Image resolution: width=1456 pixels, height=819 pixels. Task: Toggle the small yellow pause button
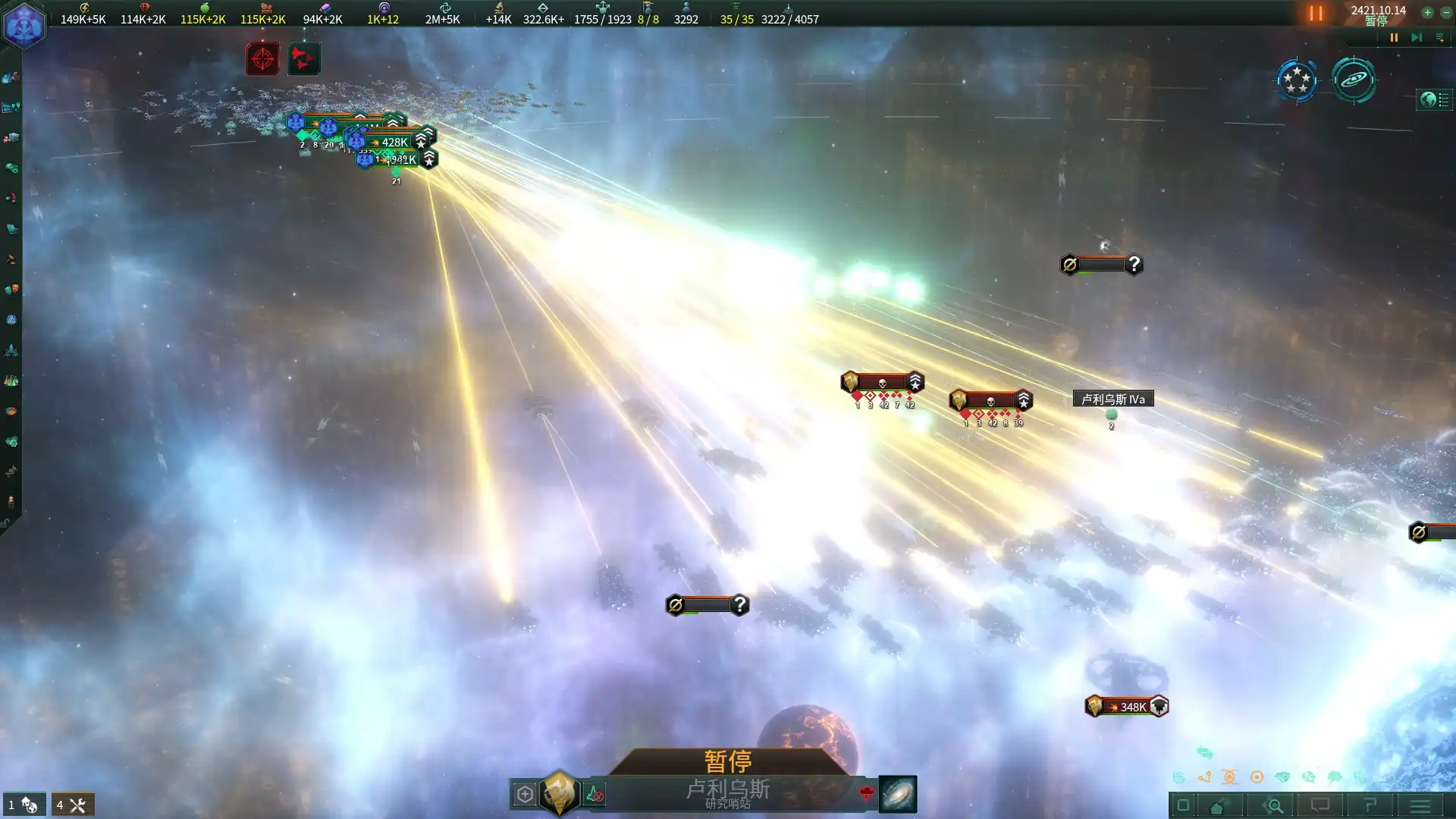point(1394,37)
